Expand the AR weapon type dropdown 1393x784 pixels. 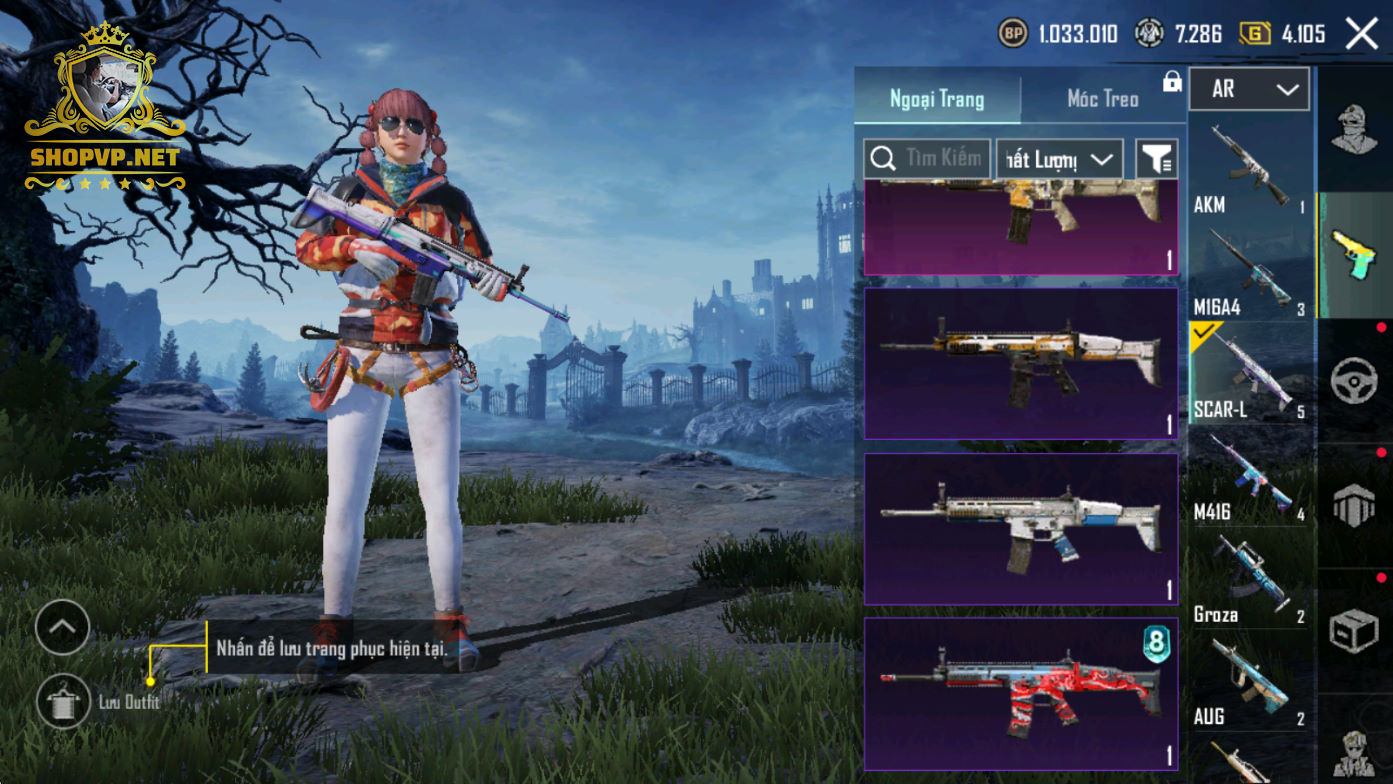point(1249,89)
